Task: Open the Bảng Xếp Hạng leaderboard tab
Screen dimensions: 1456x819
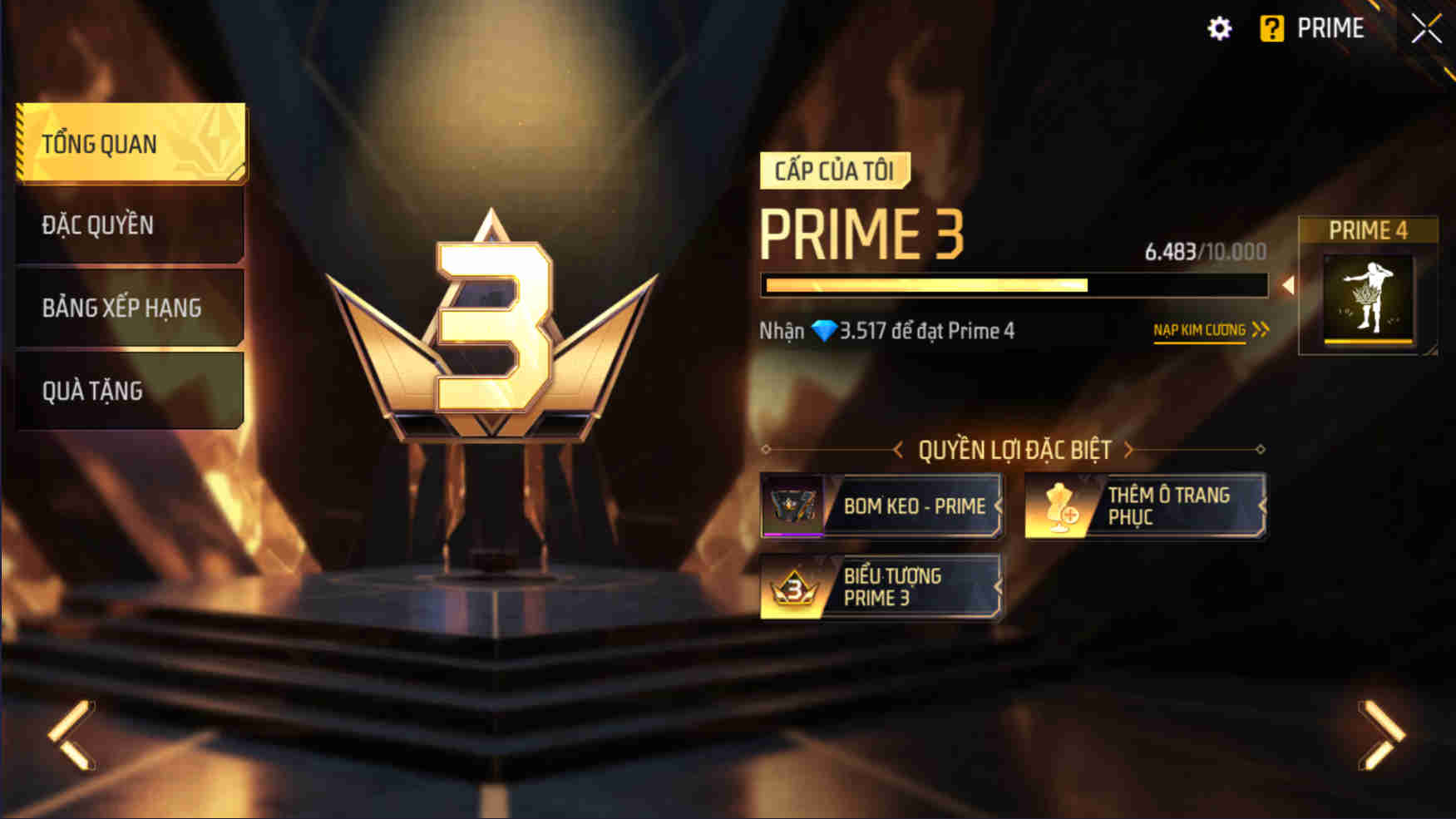Action: 121,307
